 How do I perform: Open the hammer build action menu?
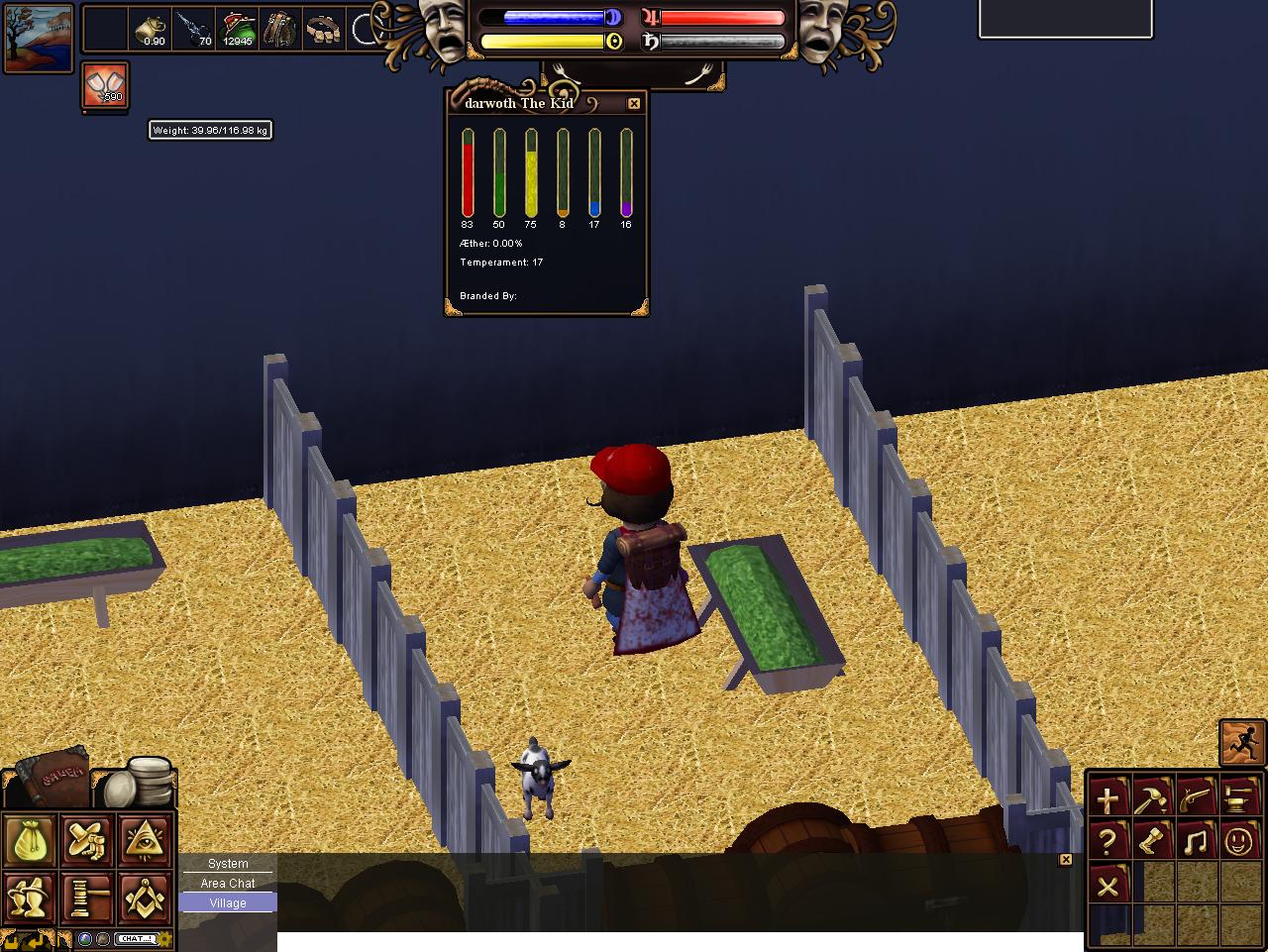(1151, 797)
